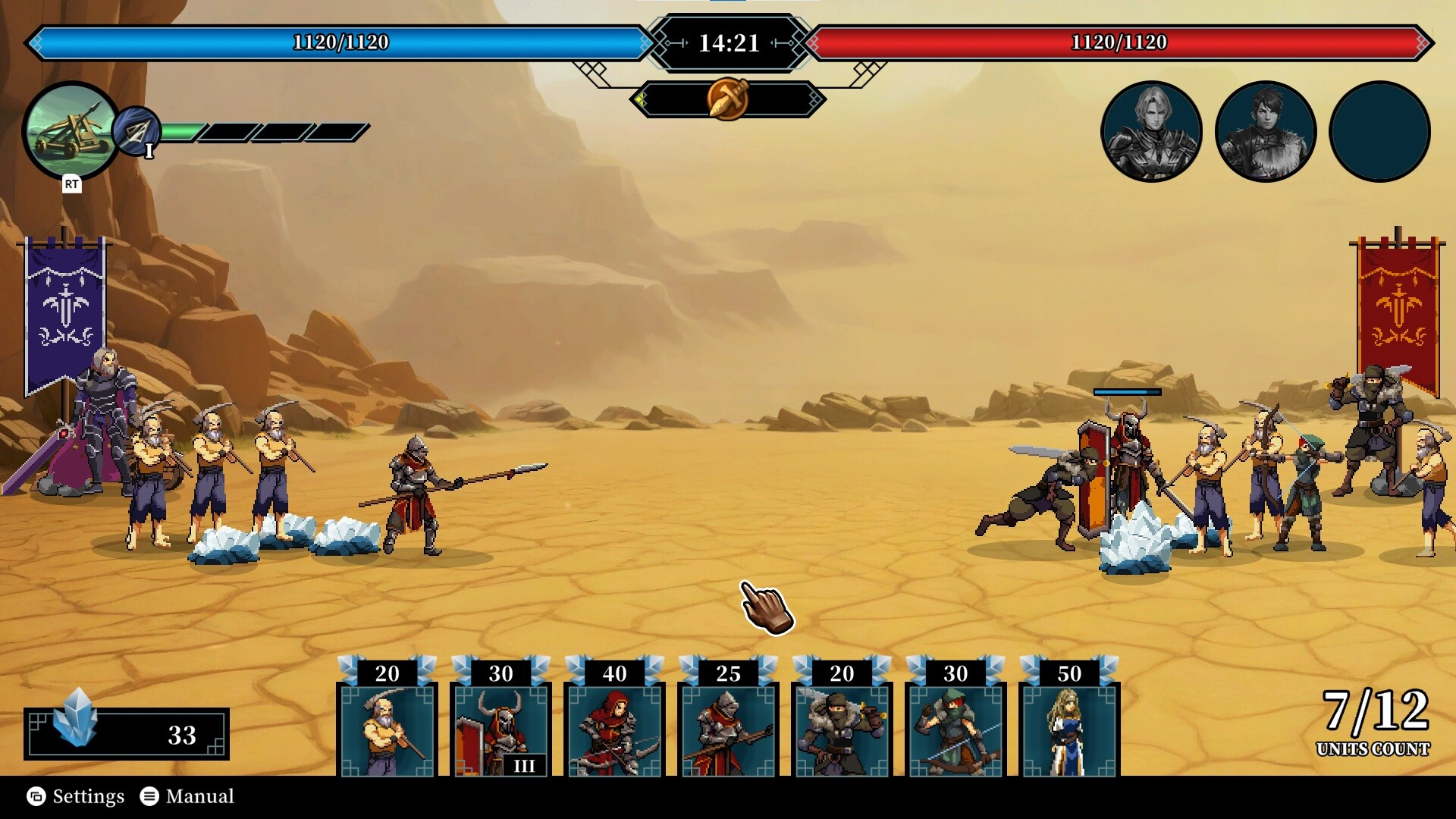View the blonde enemy hero portrait
This screenshot has width=1456, height=819.
(x=1151, y=132)
